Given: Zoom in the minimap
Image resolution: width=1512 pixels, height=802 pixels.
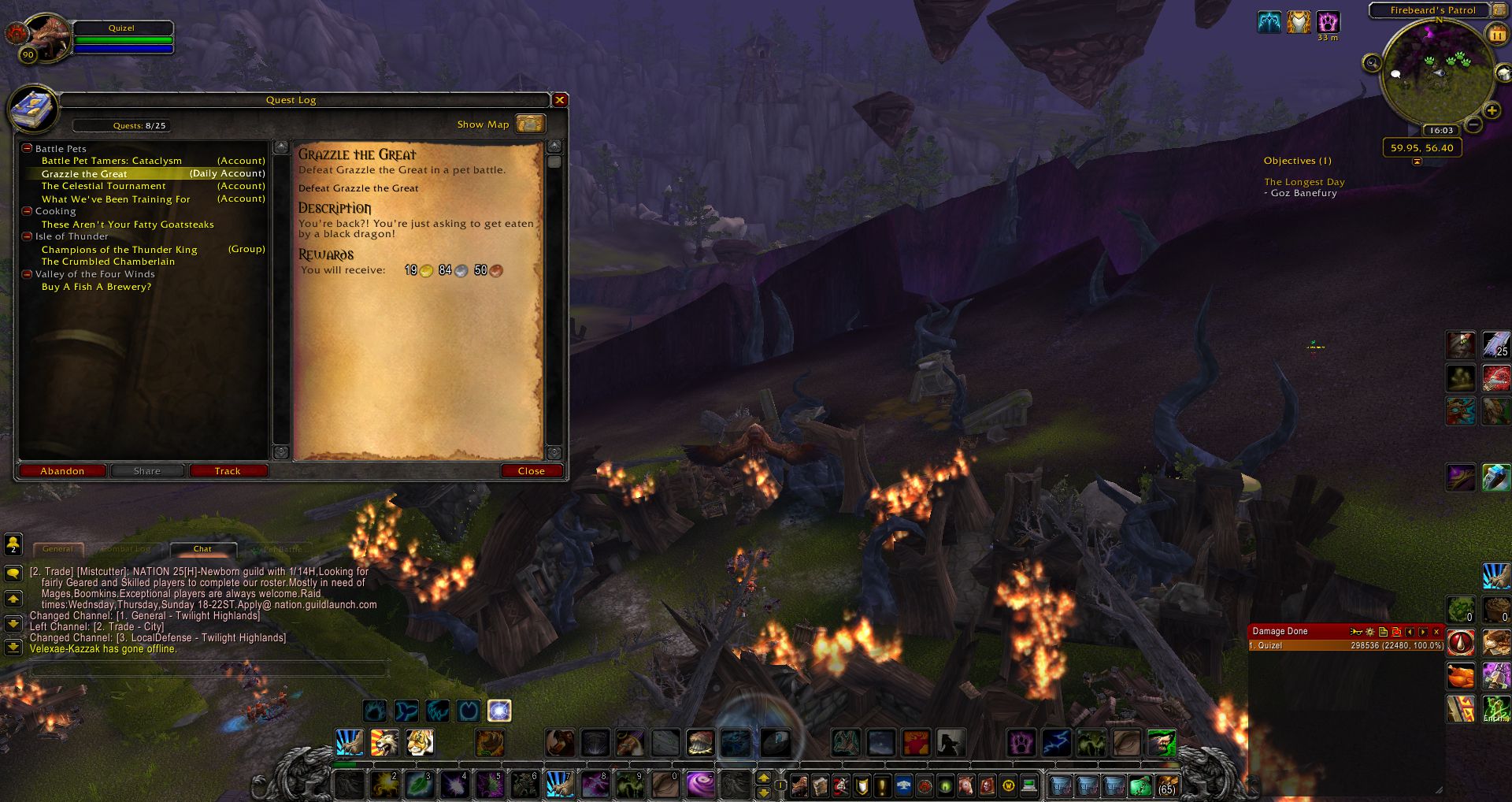Looking at the screenshot, I should click(x=1492, y=111).
